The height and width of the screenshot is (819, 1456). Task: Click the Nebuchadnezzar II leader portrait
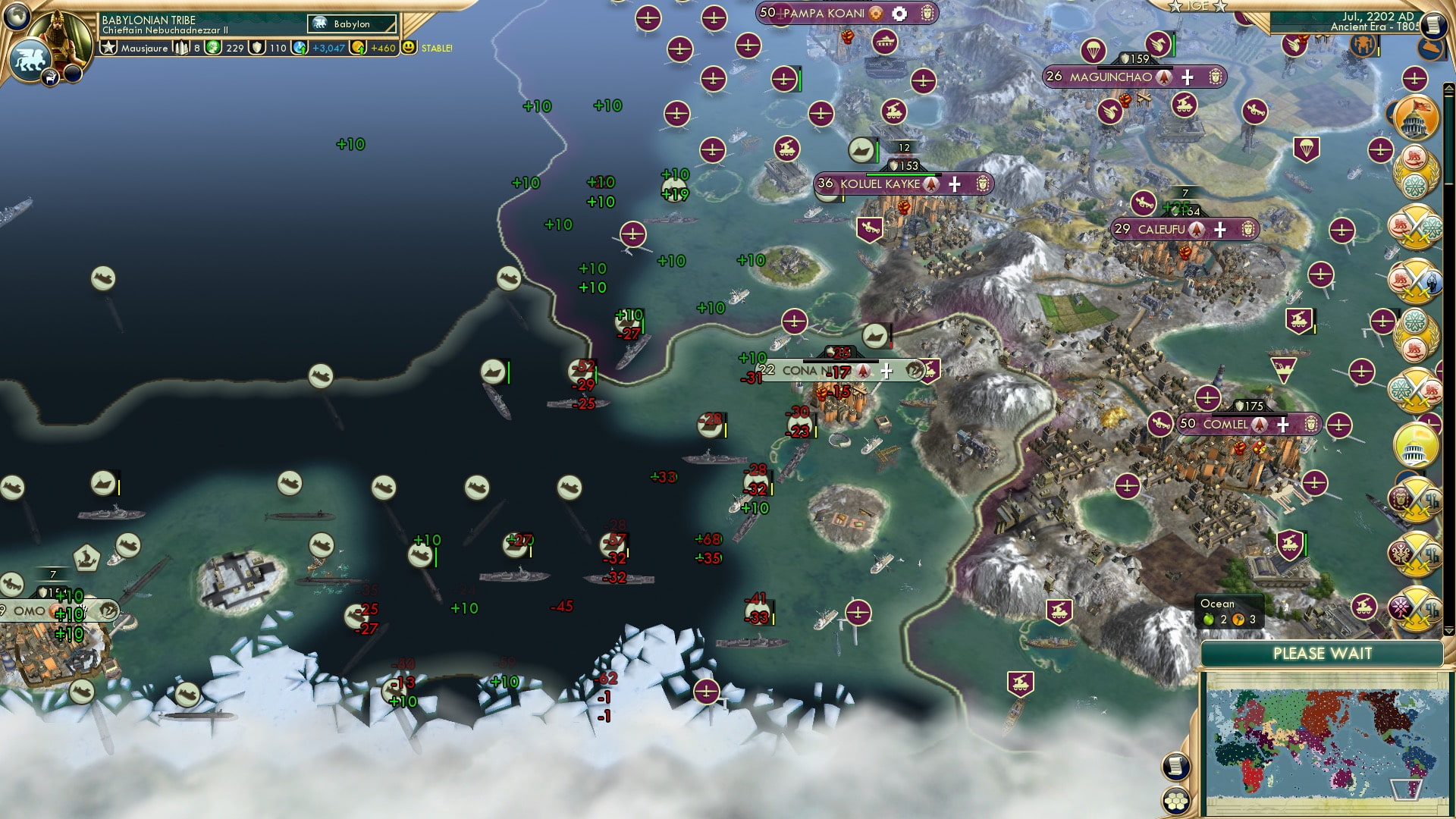point(57,38)
